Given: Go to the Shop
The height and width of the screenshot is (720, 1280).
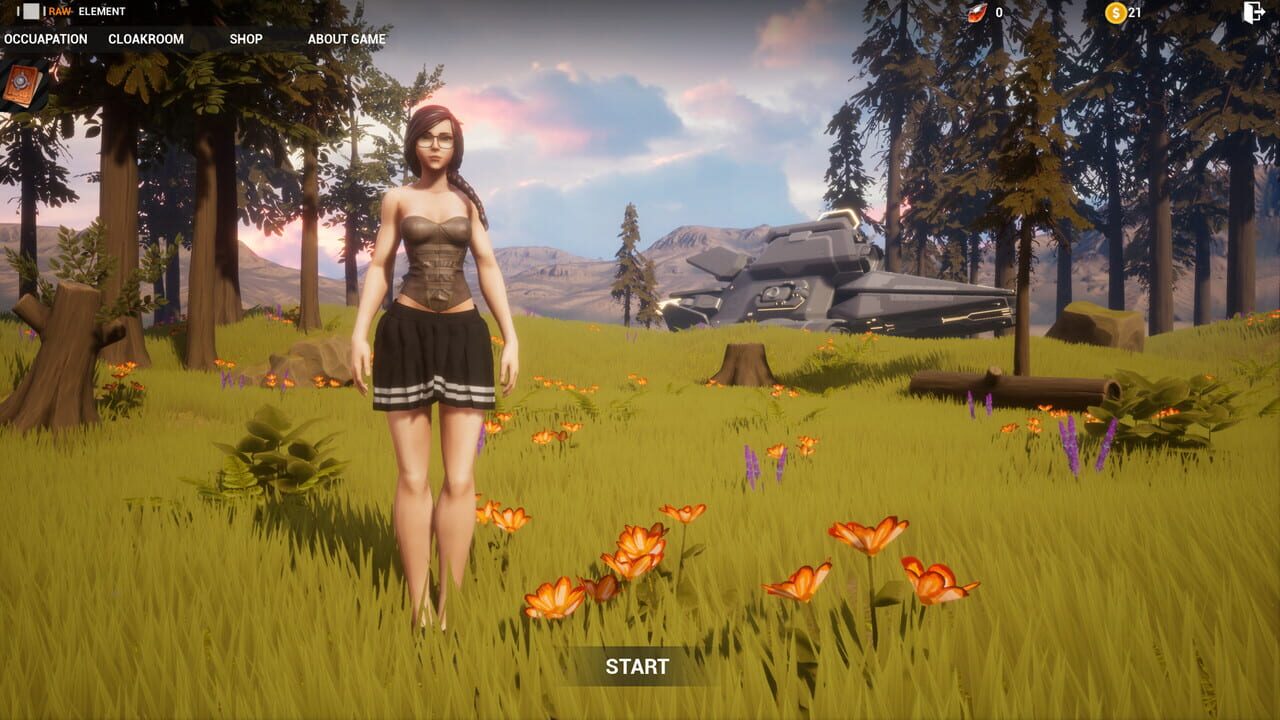Looking at the screenshot, I should tap(246, 39).
